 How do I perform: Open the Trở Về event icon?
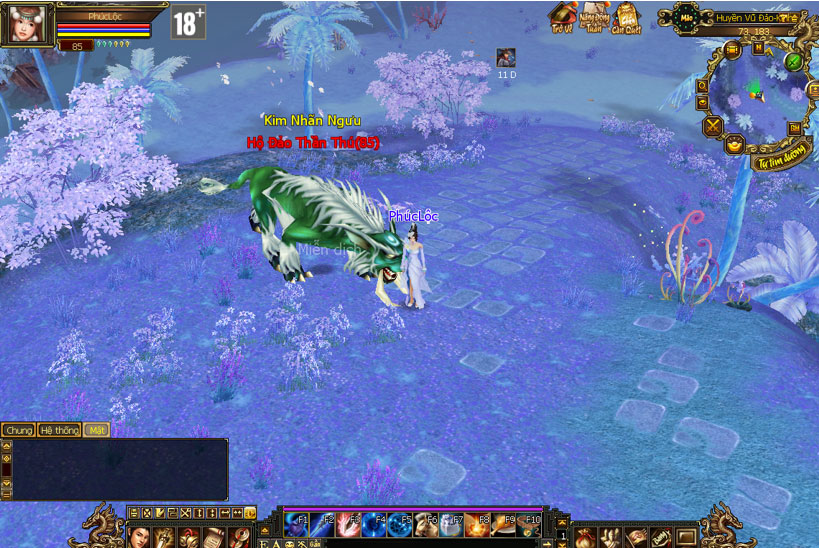(562, 17)
